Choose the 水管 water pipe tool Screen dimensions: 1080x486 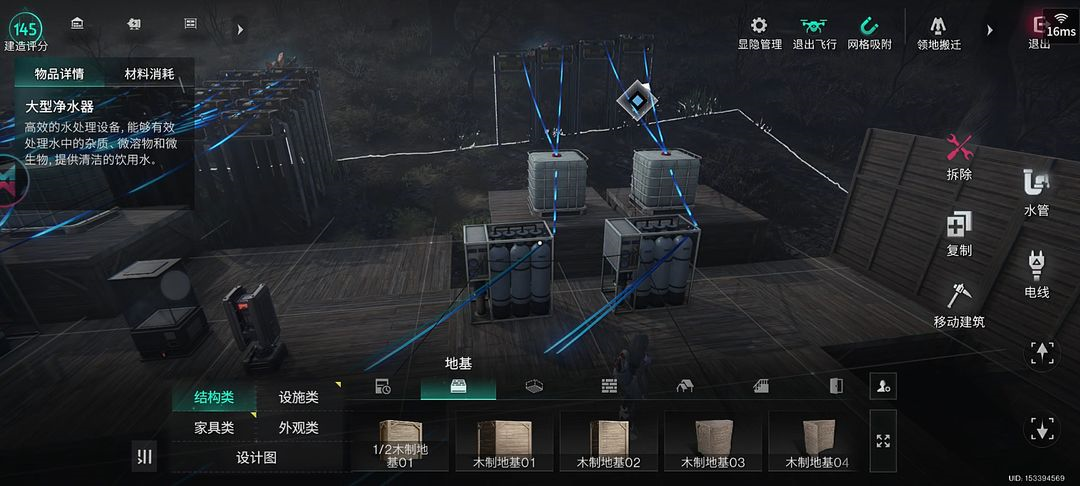(x=1036, y=192)
